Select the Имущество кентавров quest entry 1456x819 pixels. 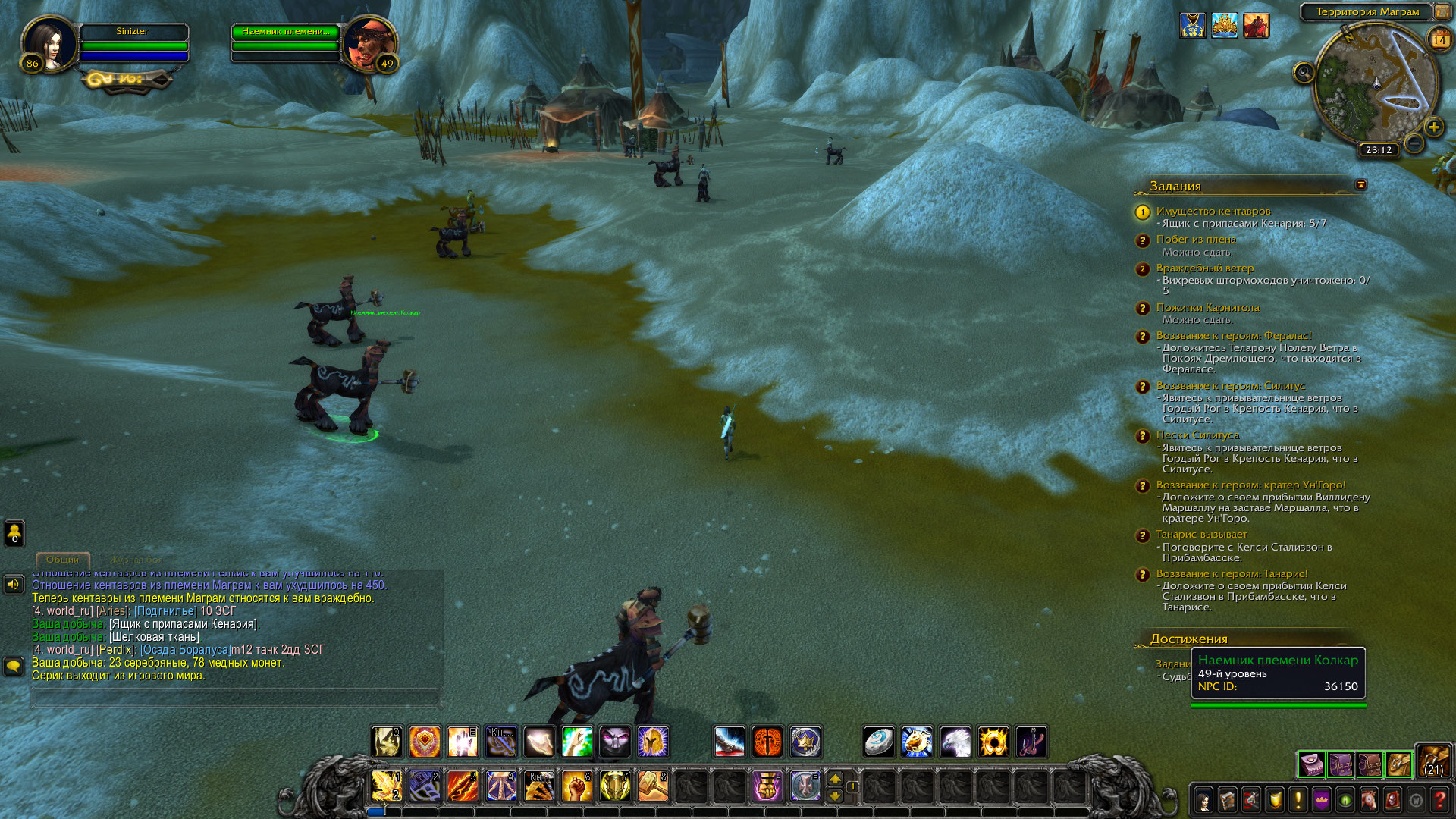click(x=1213, y=212)
